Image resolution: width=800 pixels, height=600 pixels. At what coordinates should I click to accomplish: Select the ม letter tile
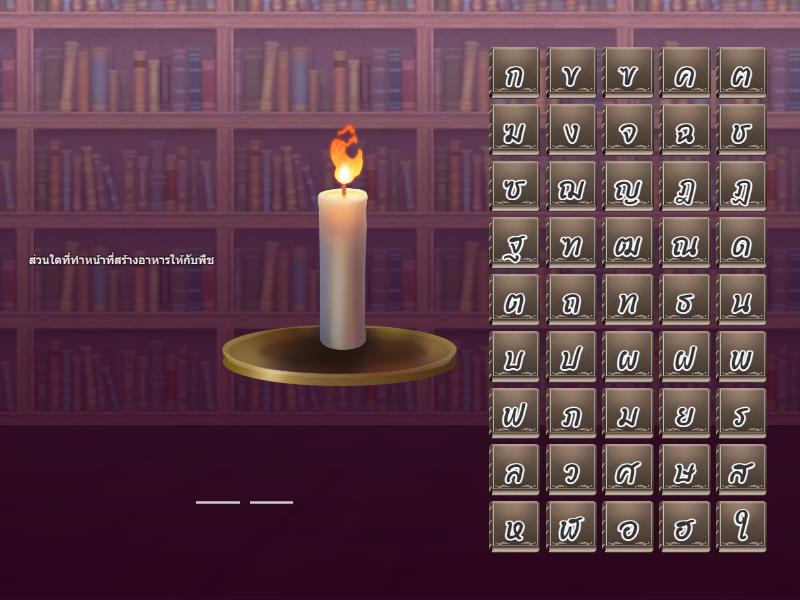click(x=628, y=413)
